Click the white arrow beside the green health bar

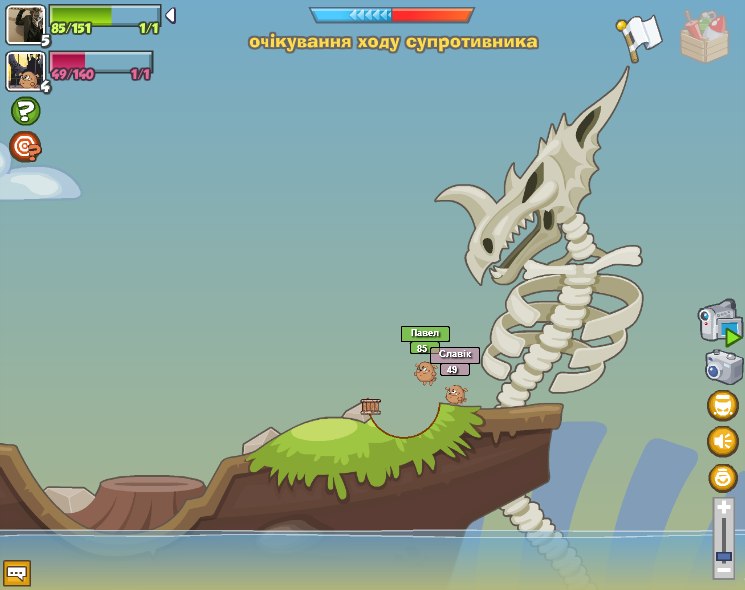(170, 15)
